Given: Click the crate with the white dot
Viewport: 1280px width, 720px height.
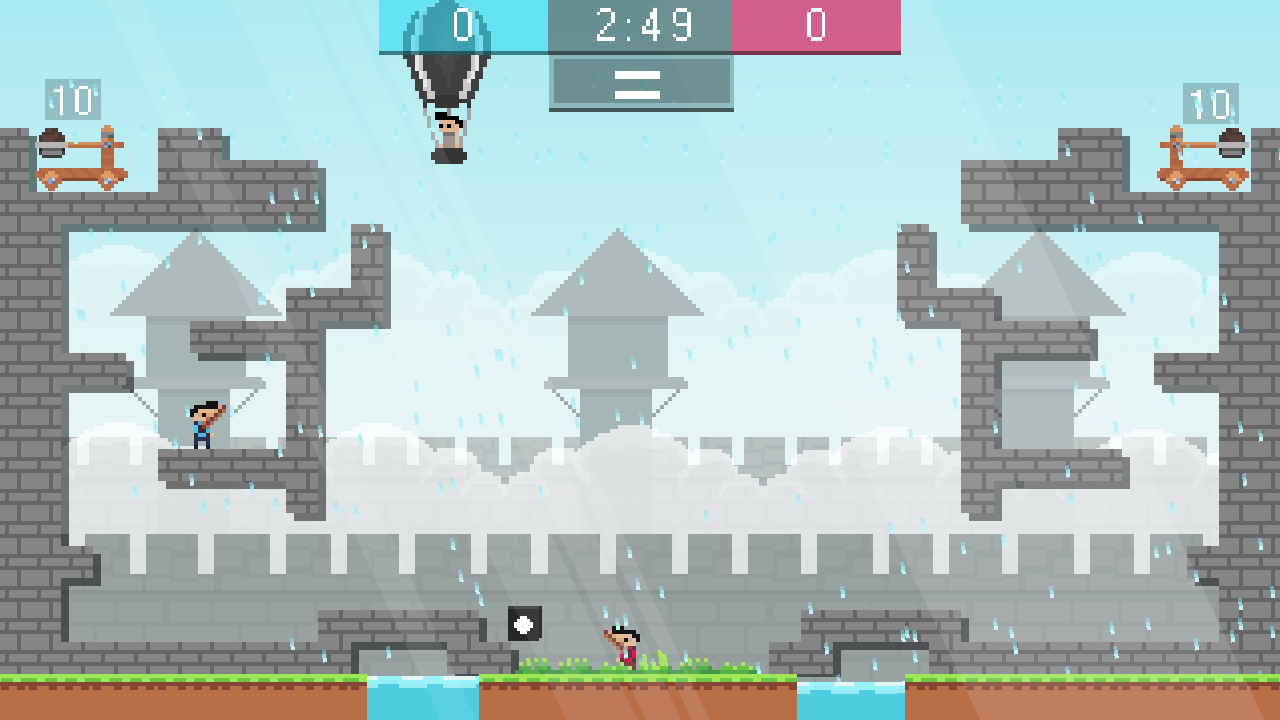Looking at the screenshot, I should tap(524, 625).
